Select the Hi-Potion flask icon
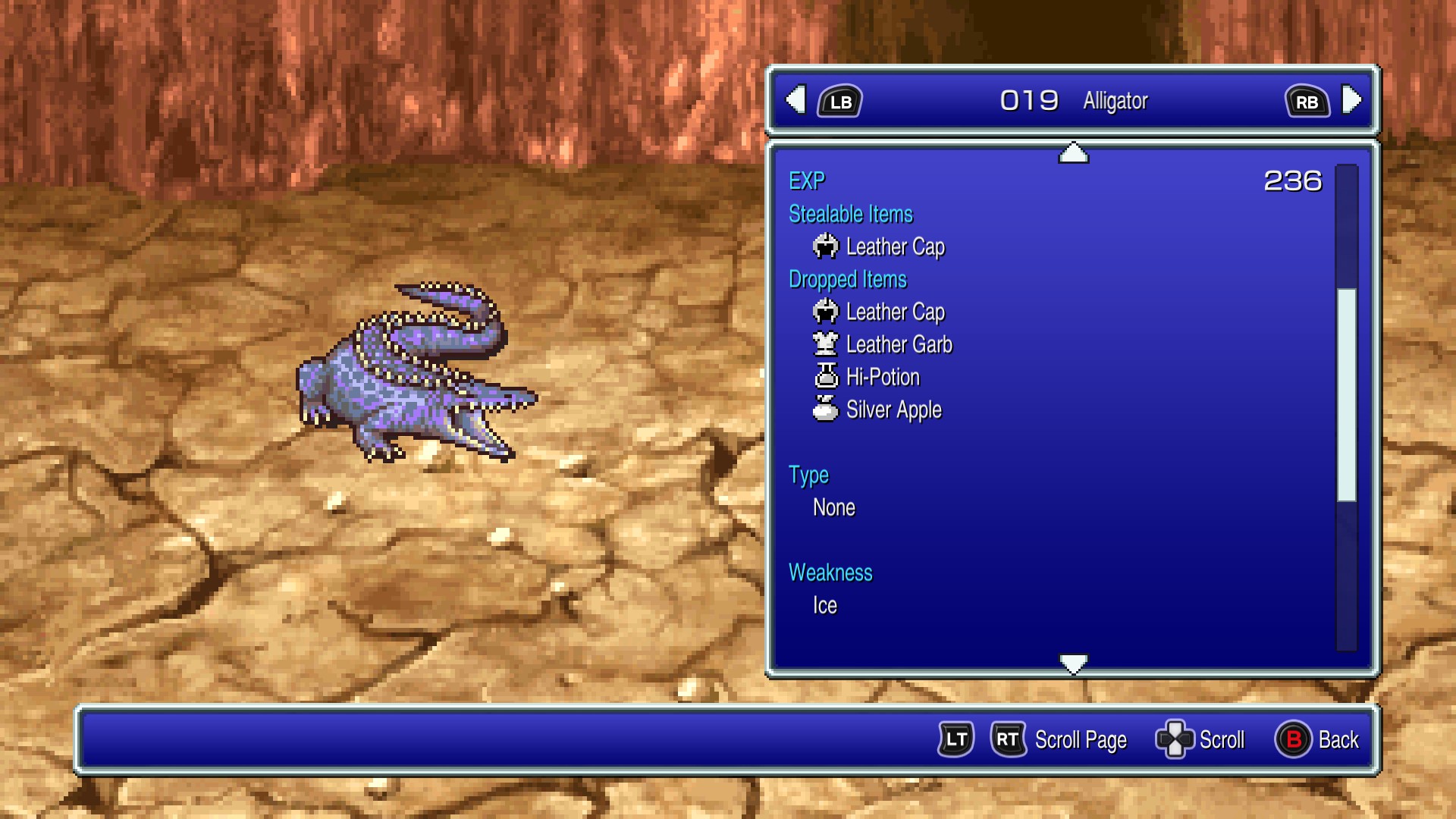The image size is (1456, 819). coord(826,377)
